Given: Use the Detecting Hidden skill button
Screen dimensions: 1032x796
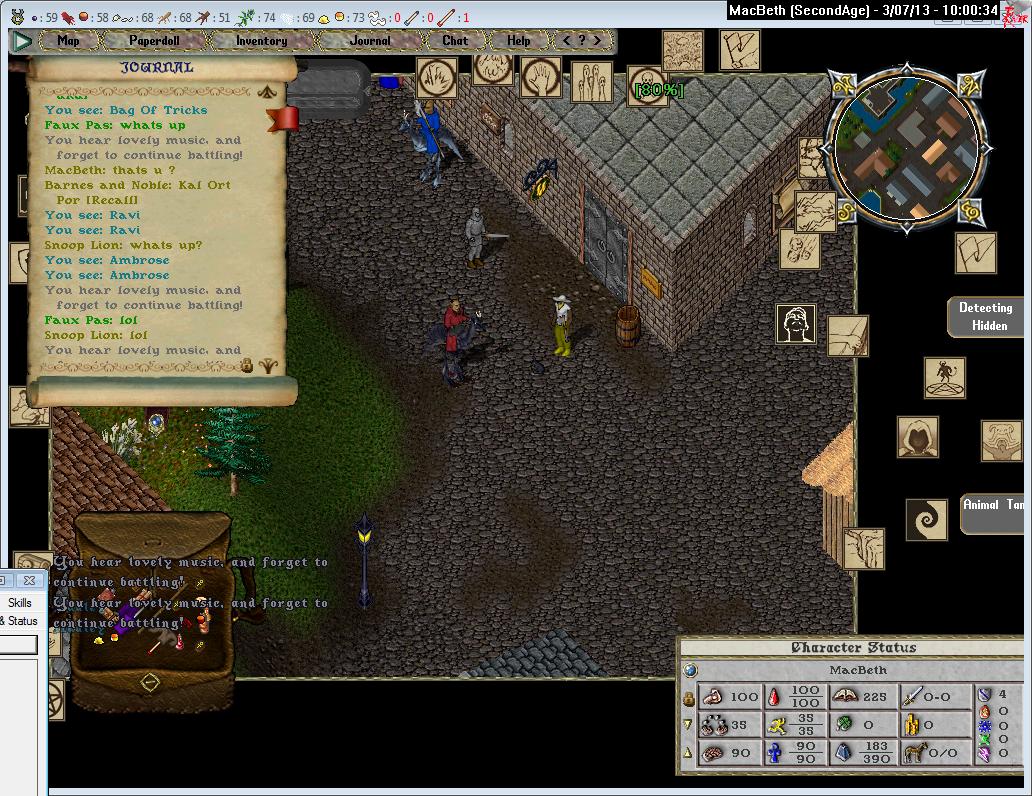Looking at the screenshot, I should (985, 316).
